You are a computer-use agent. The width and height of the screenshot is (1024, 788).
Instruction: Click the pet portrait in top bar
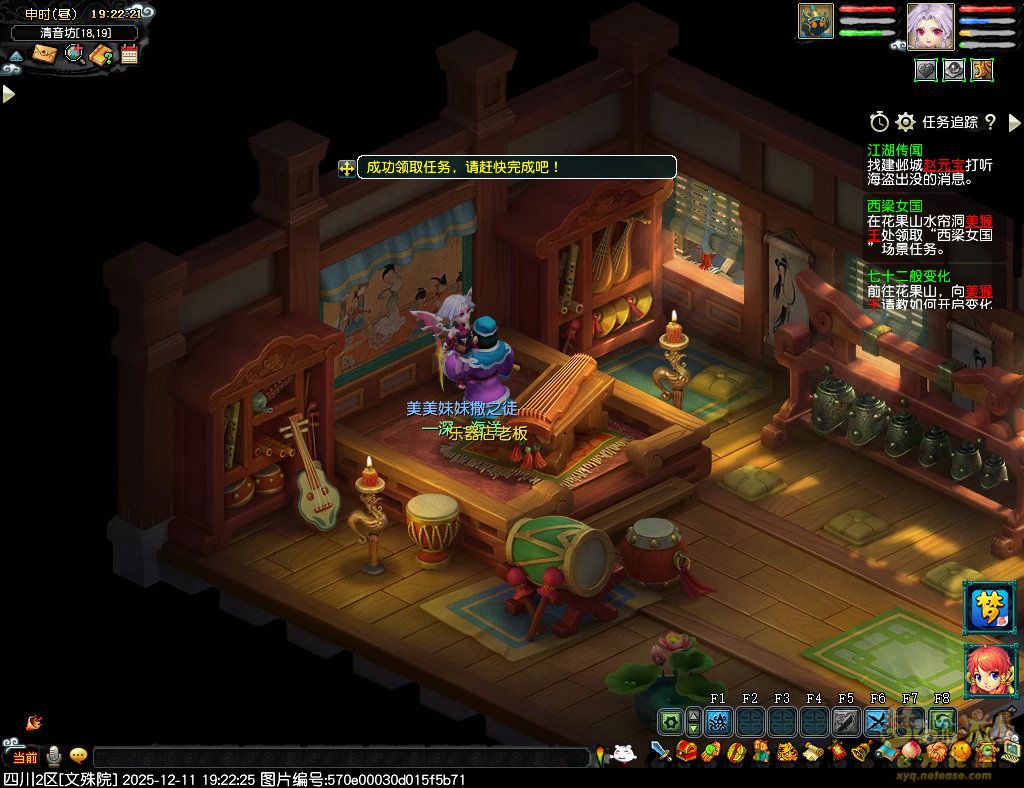[x=816, y=21]
